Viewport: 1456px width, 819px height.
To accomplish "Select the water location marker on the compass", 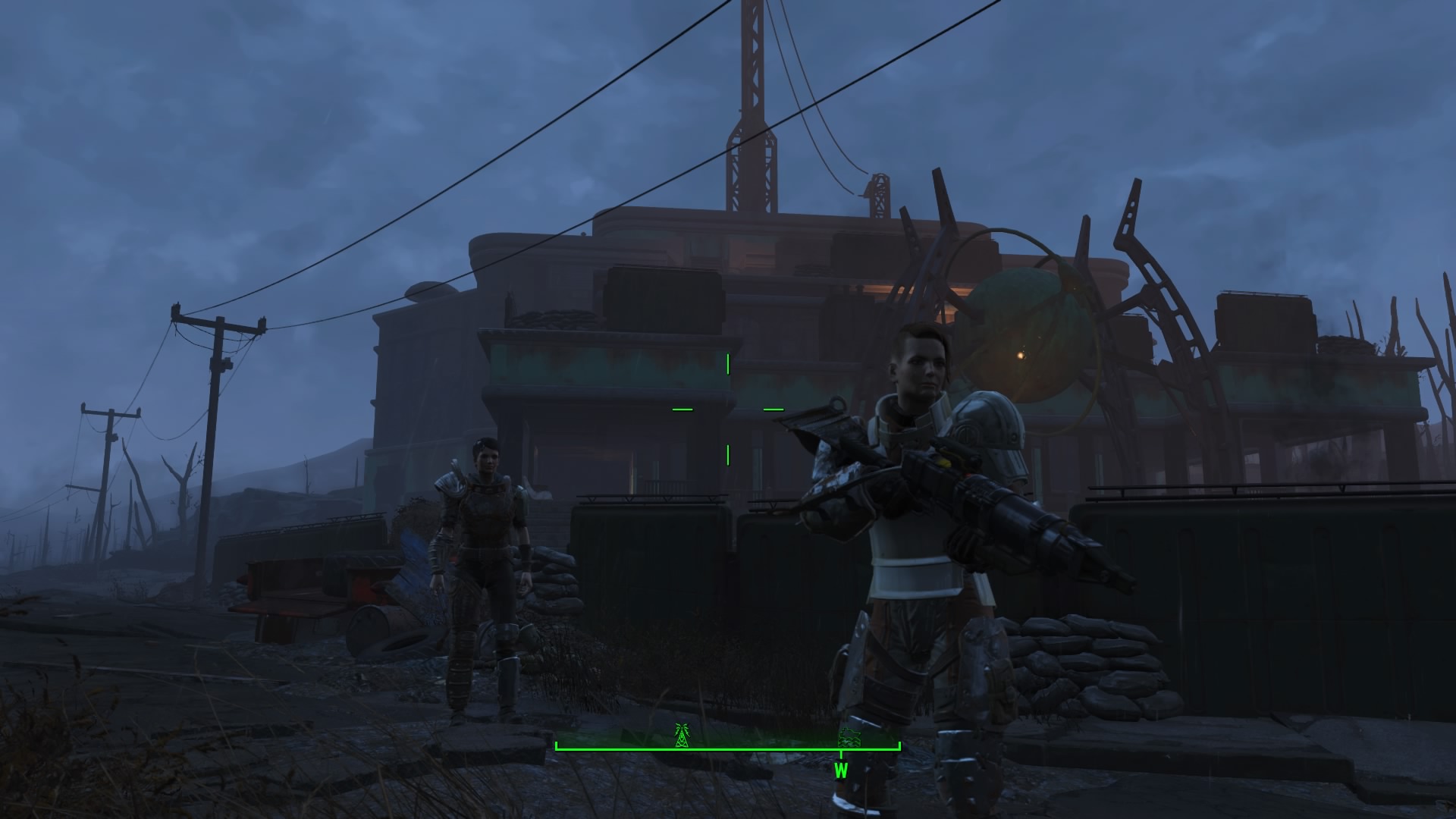I will tap(848, 737).
